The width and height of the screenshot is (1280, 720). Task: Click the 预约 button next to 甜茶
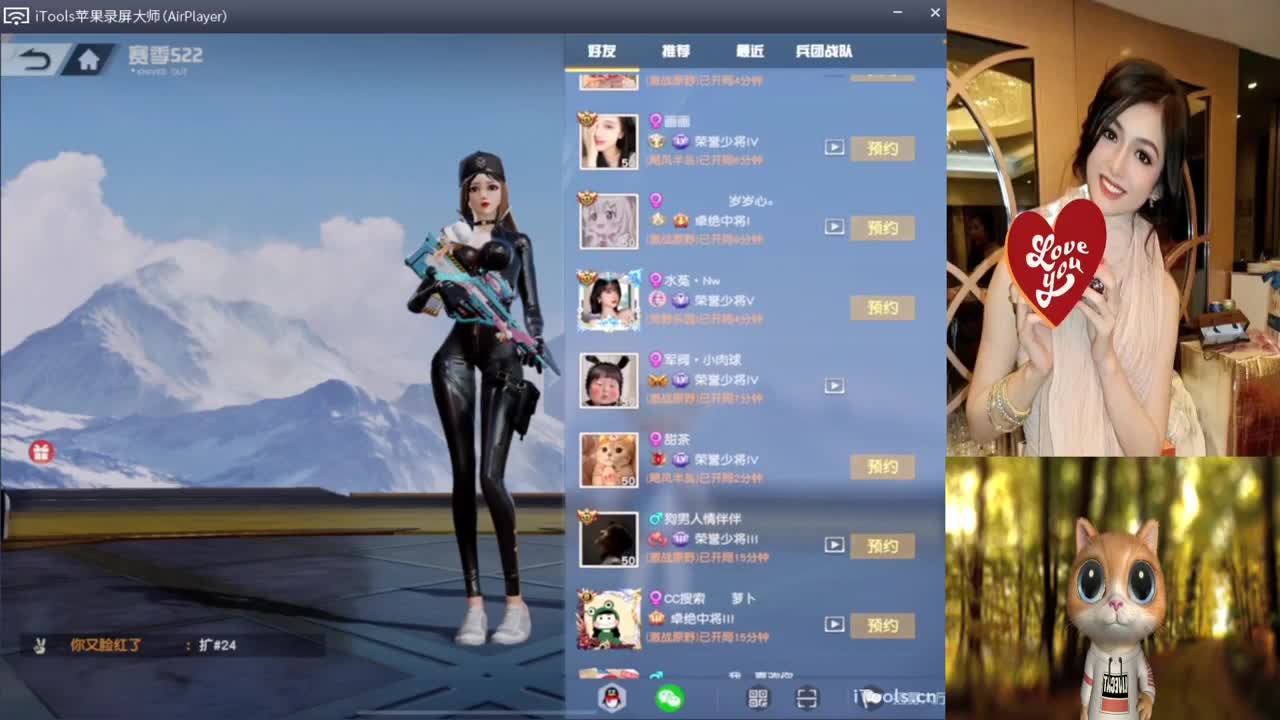point(882,466)
